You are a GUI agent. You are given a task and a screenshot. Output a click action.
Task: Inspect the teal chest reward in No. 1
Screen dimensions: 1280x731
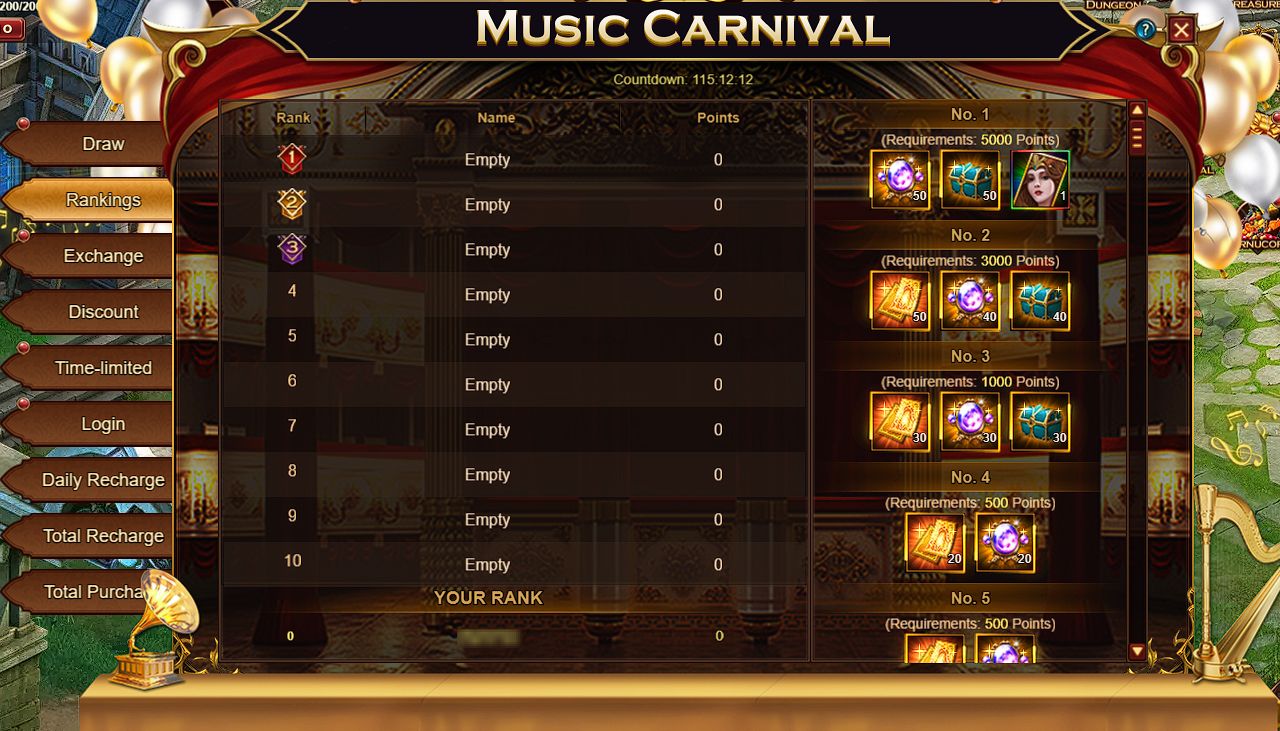pyautogui.click(x=970, y=180)
